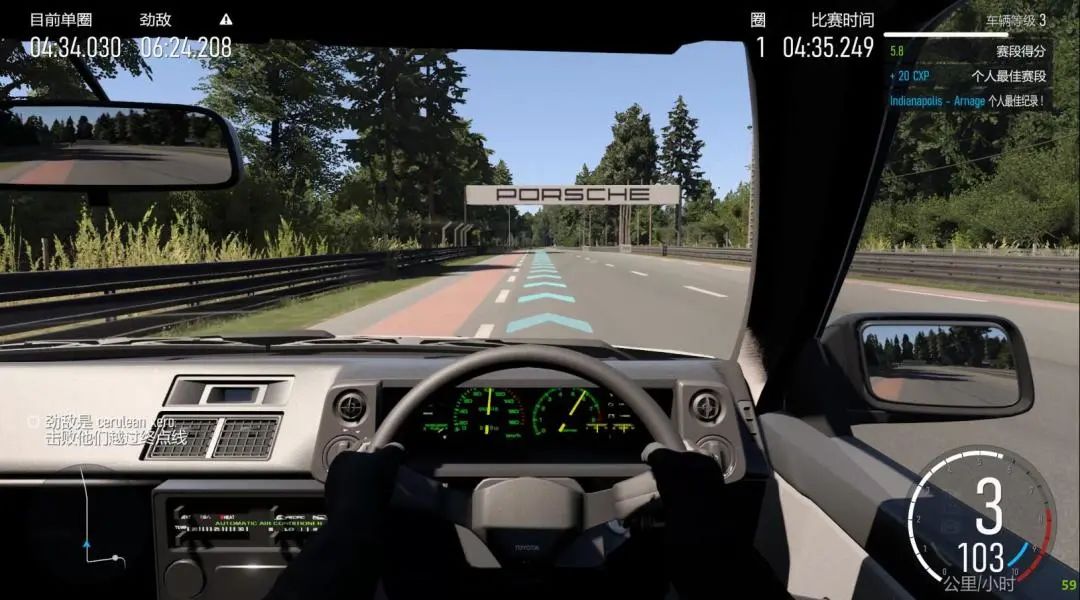
Task: Select the +20 CXP personal best segment notice
Action: [x=966, y=75]
